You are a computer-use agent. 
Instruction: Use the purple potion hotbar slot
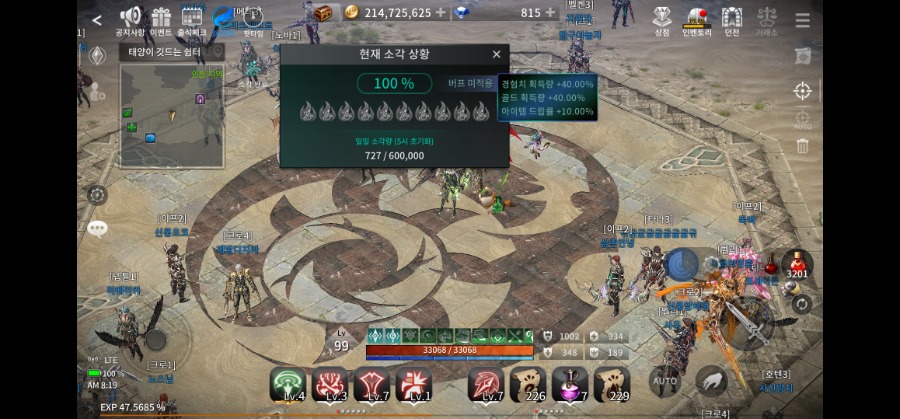pos(570,384)
